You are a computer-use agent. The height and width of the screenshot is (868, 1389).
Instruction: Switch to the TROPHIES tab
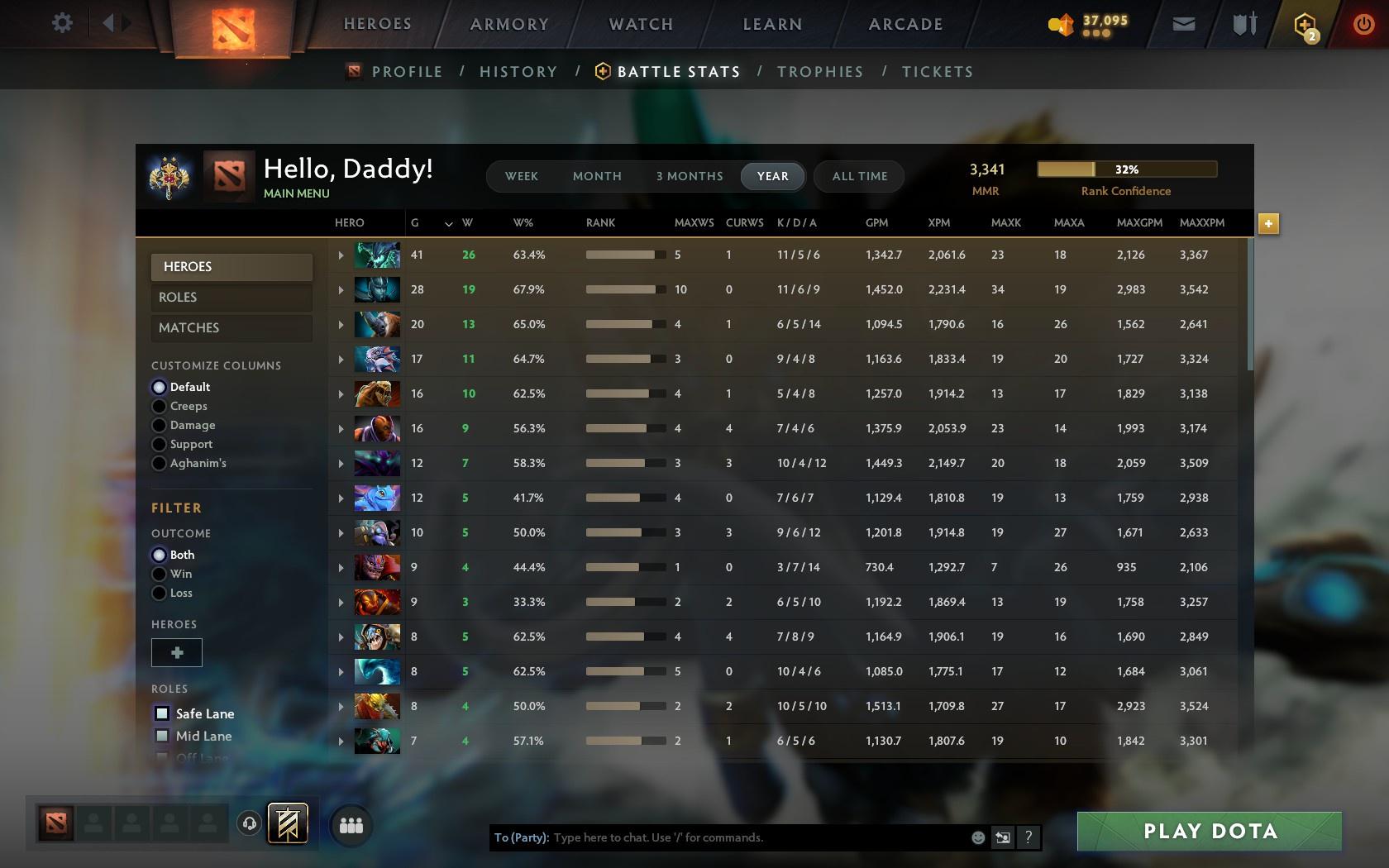click(819, 72)
